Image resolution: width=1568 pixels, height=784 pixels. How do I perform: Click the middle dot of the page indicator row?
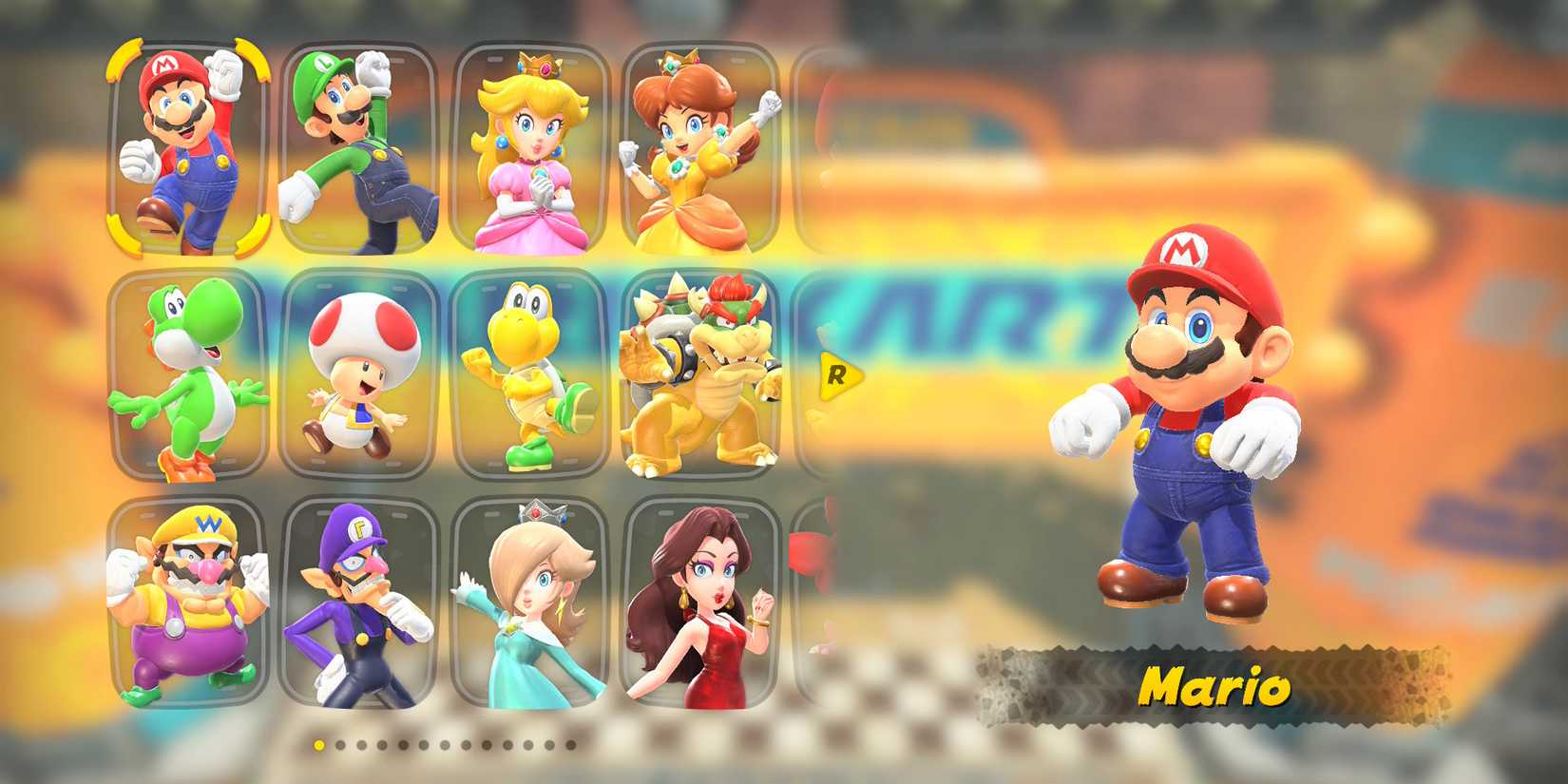tap(444, 745)
